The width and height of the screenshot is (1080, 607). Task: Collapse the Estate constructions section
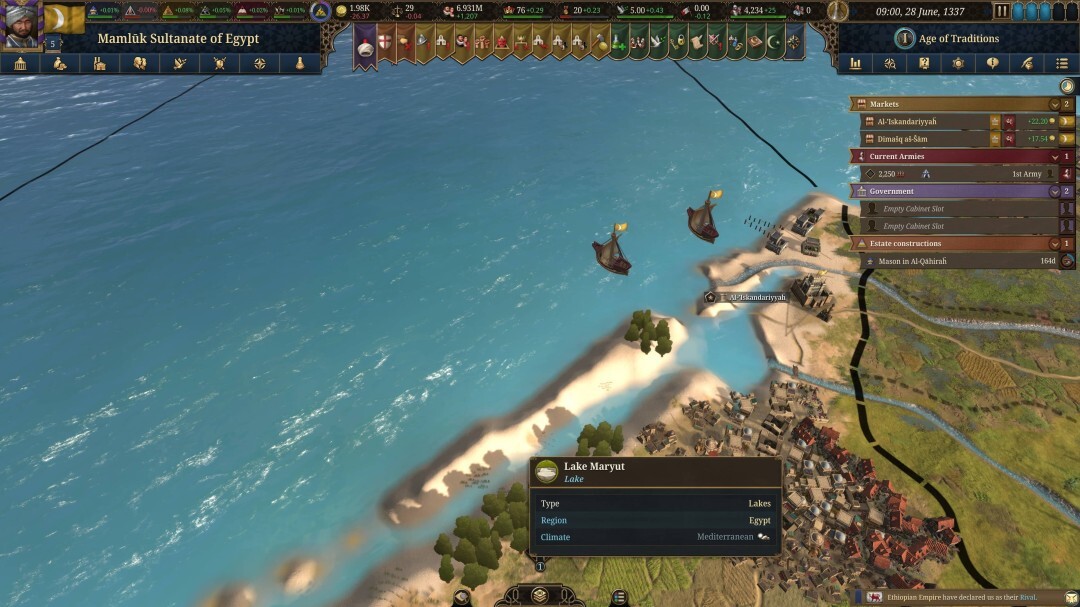pyautogui.click(x=1054, y=244)
